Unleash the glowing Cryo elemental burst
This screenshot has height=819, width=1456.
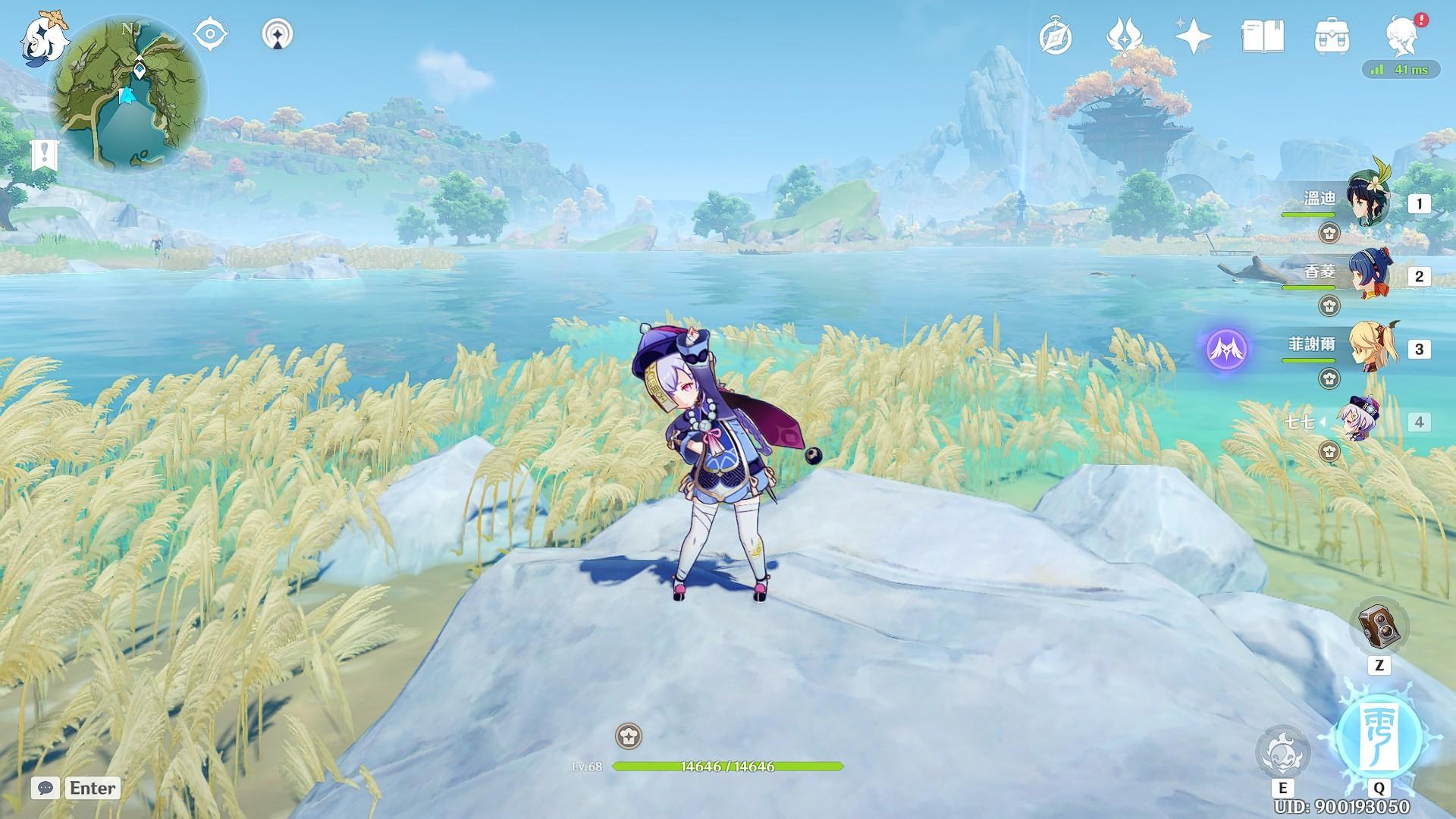pyautogui.click(x=1379, y=734)
